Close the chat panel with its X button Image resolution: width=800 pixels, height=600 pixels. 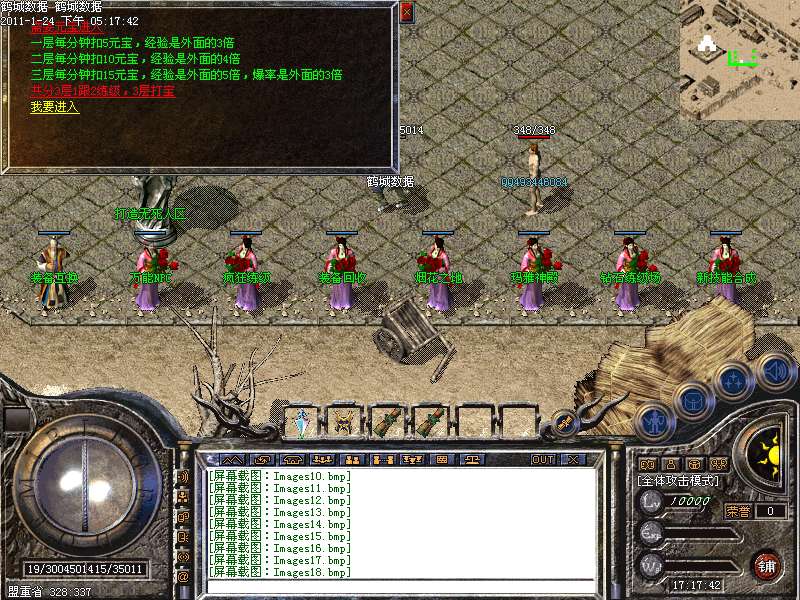click(573, 459)
